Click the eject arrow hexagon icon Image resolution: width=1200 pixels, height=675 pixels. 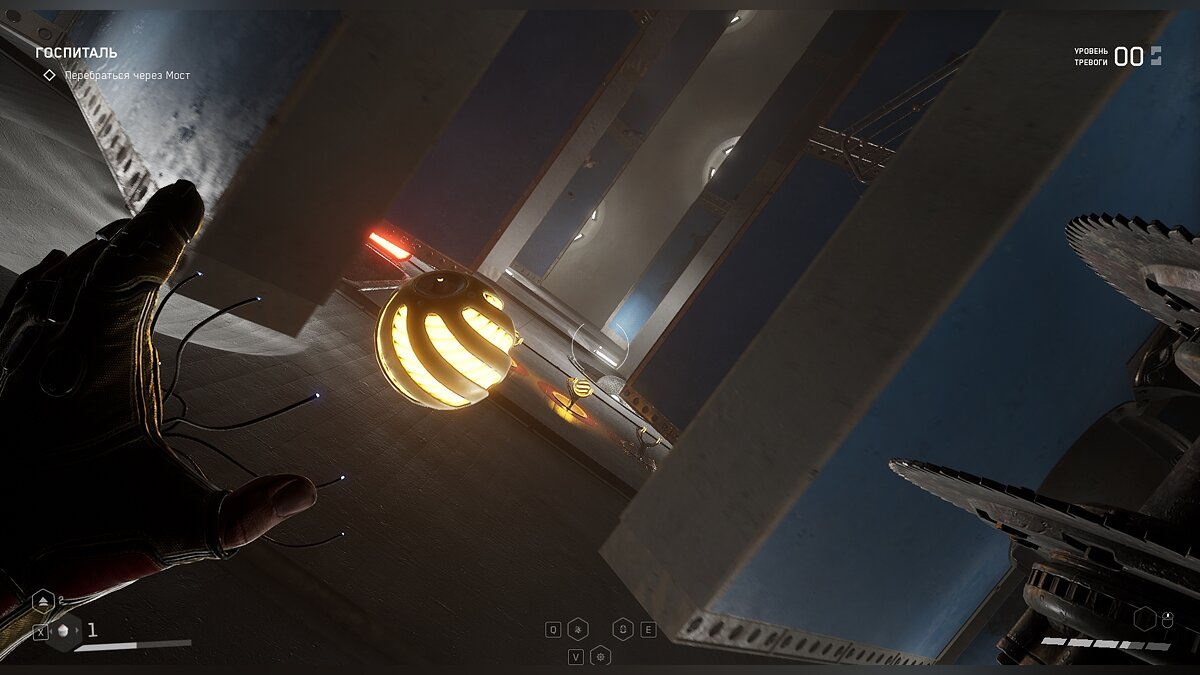[x=43, y=602]
